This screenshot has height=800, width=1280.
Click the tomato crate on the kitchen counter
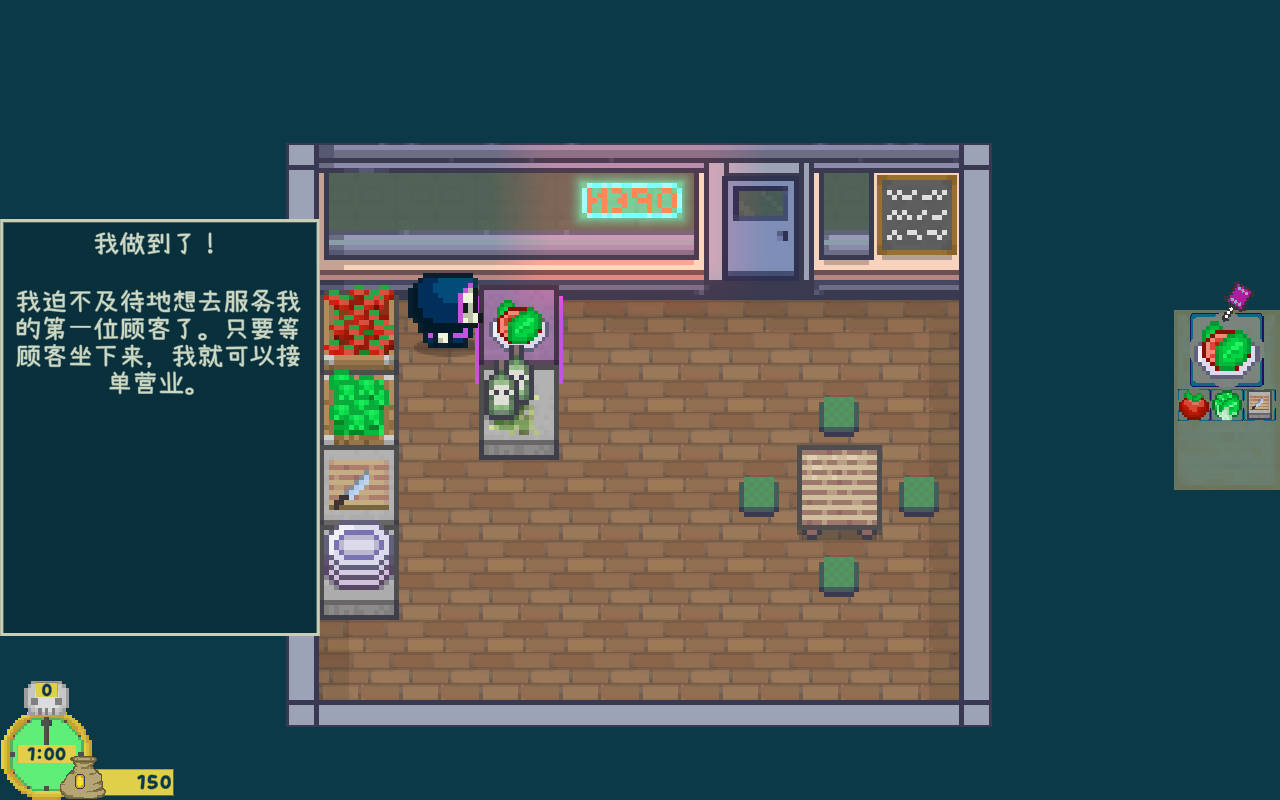(x=358, y=322)
